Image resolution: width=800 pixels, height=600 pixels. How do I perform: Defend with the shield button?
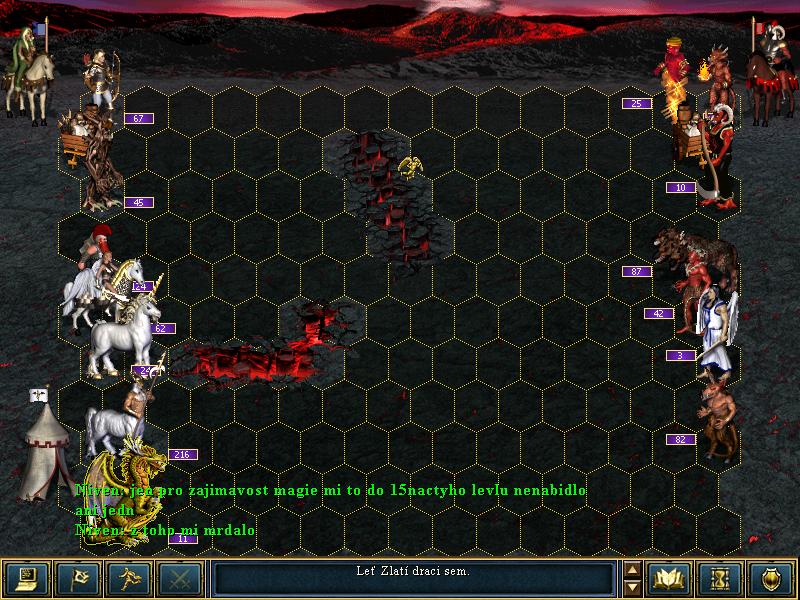tap(772, 578)
